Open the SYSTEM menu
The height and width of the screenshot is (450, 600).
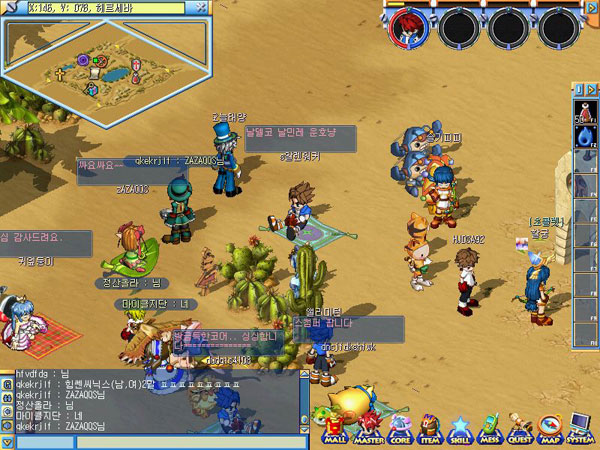580,427
